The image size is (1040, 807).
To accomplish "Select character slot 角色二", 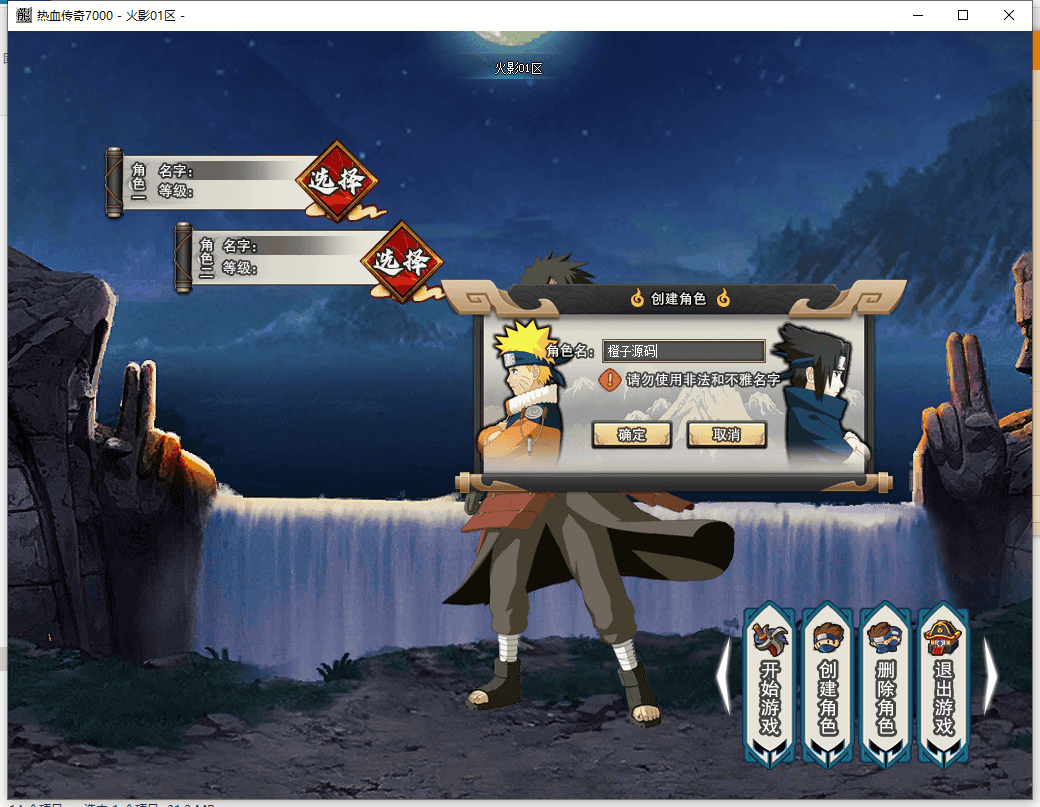I will click(402, 261).
